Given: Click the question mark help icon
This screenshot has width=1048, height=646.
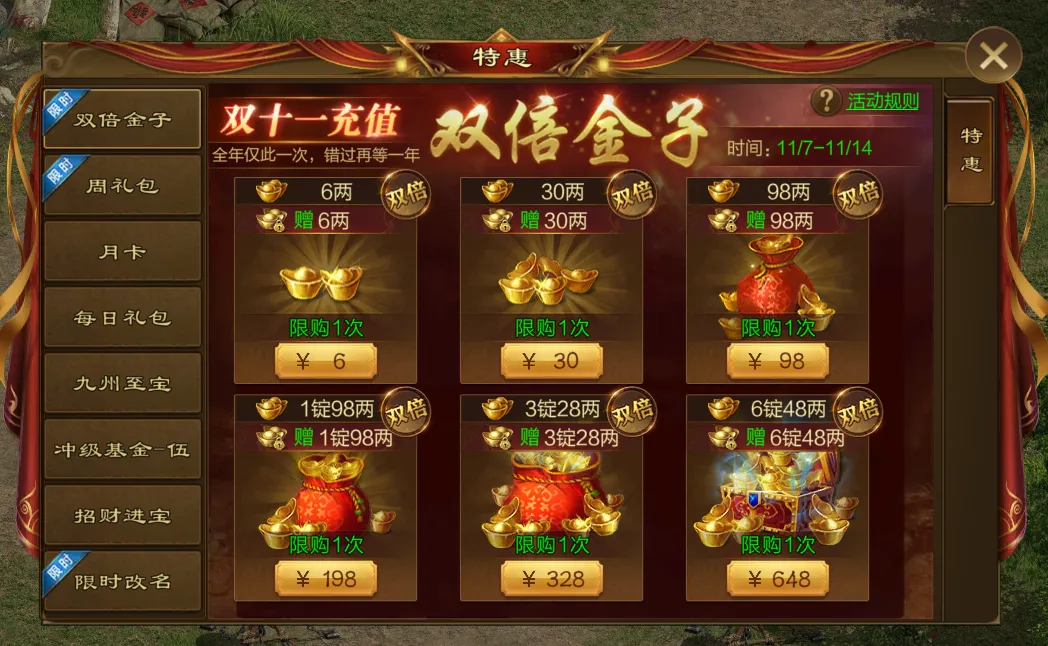Looking at the screenshot, I should pos(826,100).
